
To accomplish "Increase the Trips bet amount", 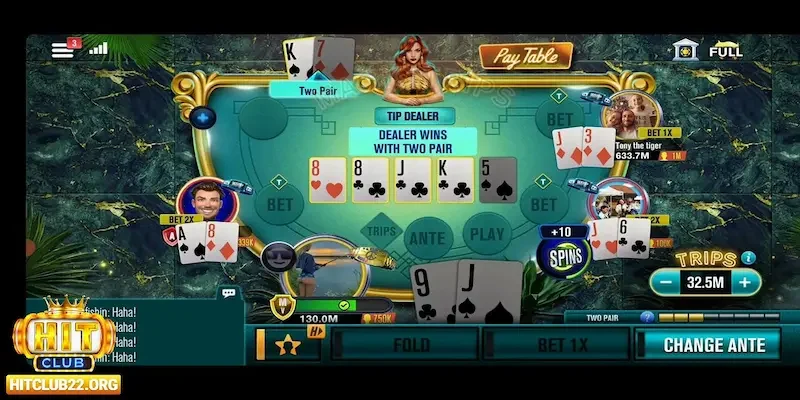I will 743,282.
